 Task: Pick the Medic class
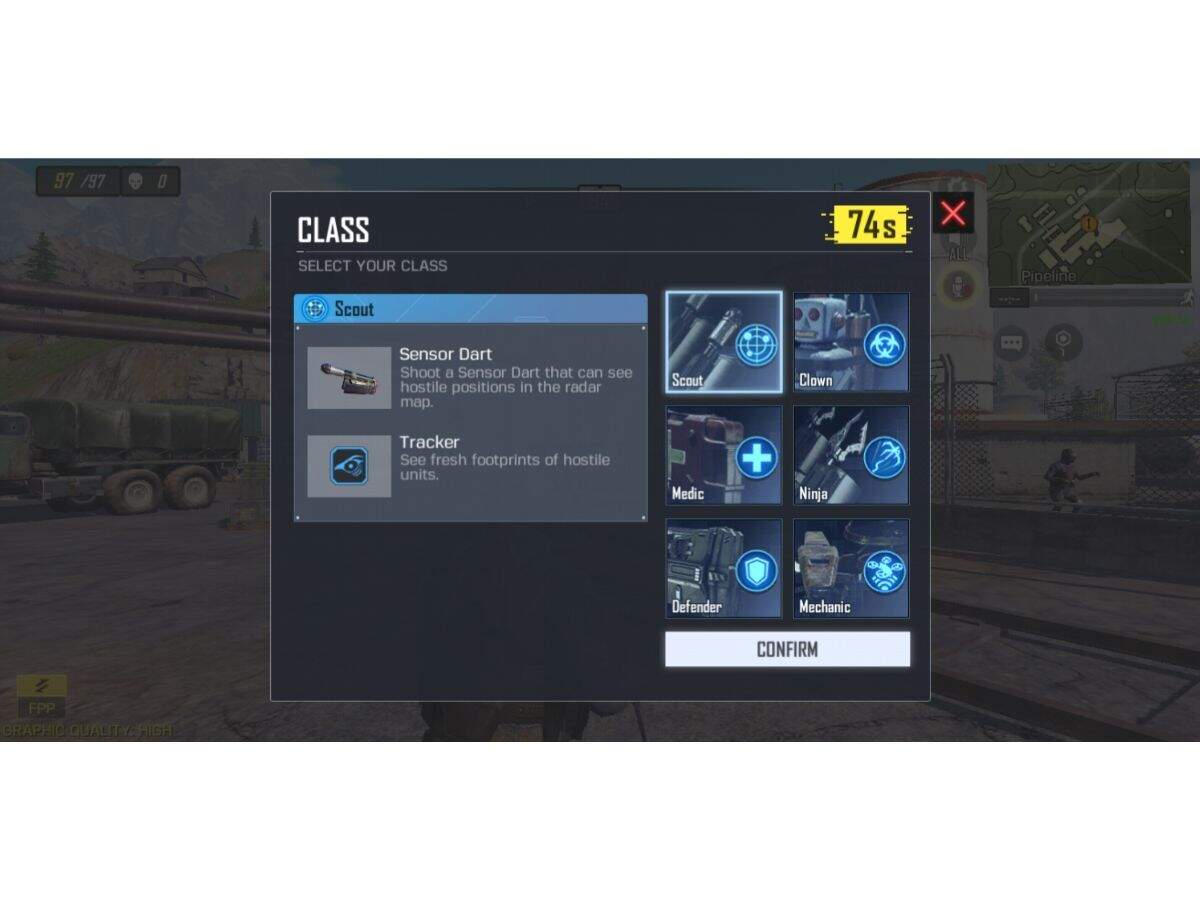point(724,455)
